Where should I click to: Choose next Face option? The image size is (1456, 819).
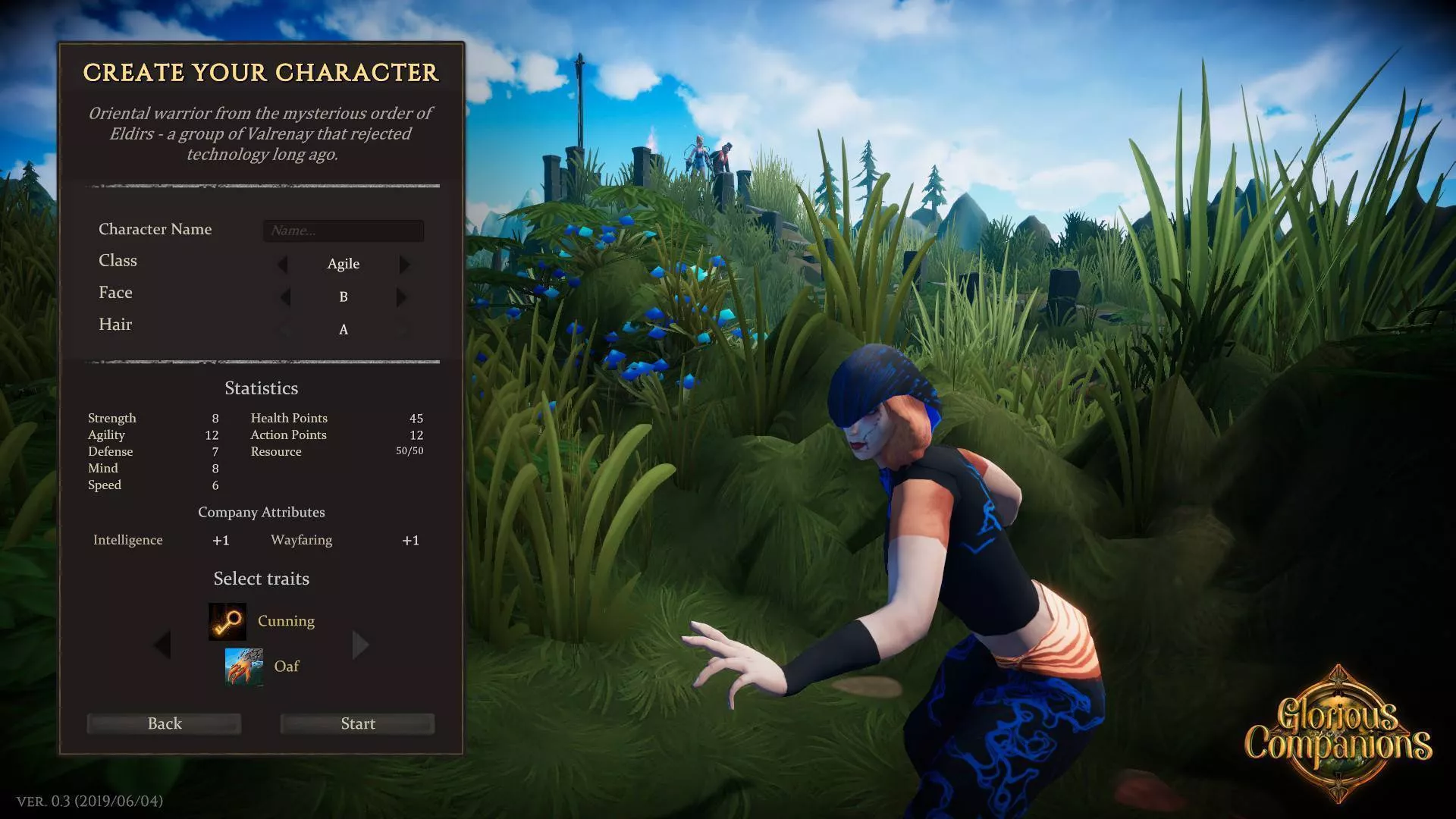tap(401, 297)
